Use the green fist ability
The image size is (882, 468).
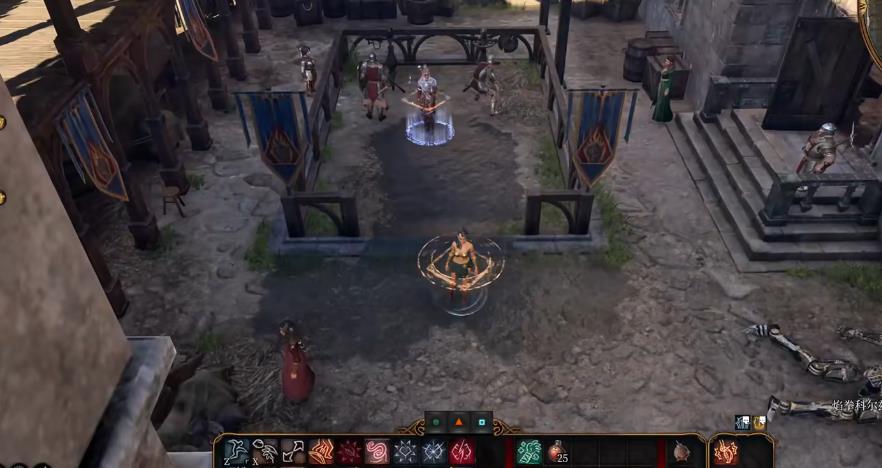(529, 452)
